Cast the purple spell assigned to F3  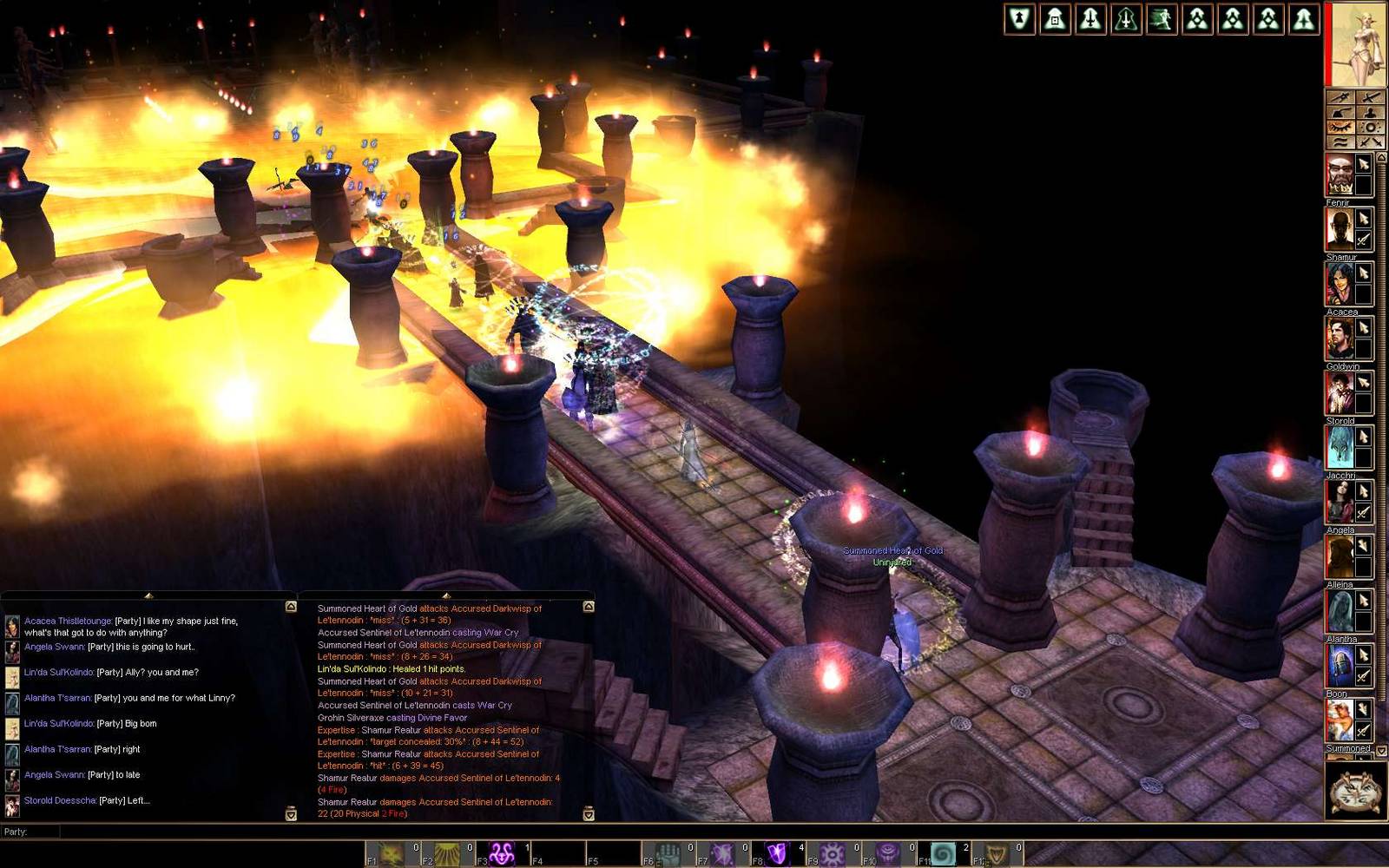[501, 854]
